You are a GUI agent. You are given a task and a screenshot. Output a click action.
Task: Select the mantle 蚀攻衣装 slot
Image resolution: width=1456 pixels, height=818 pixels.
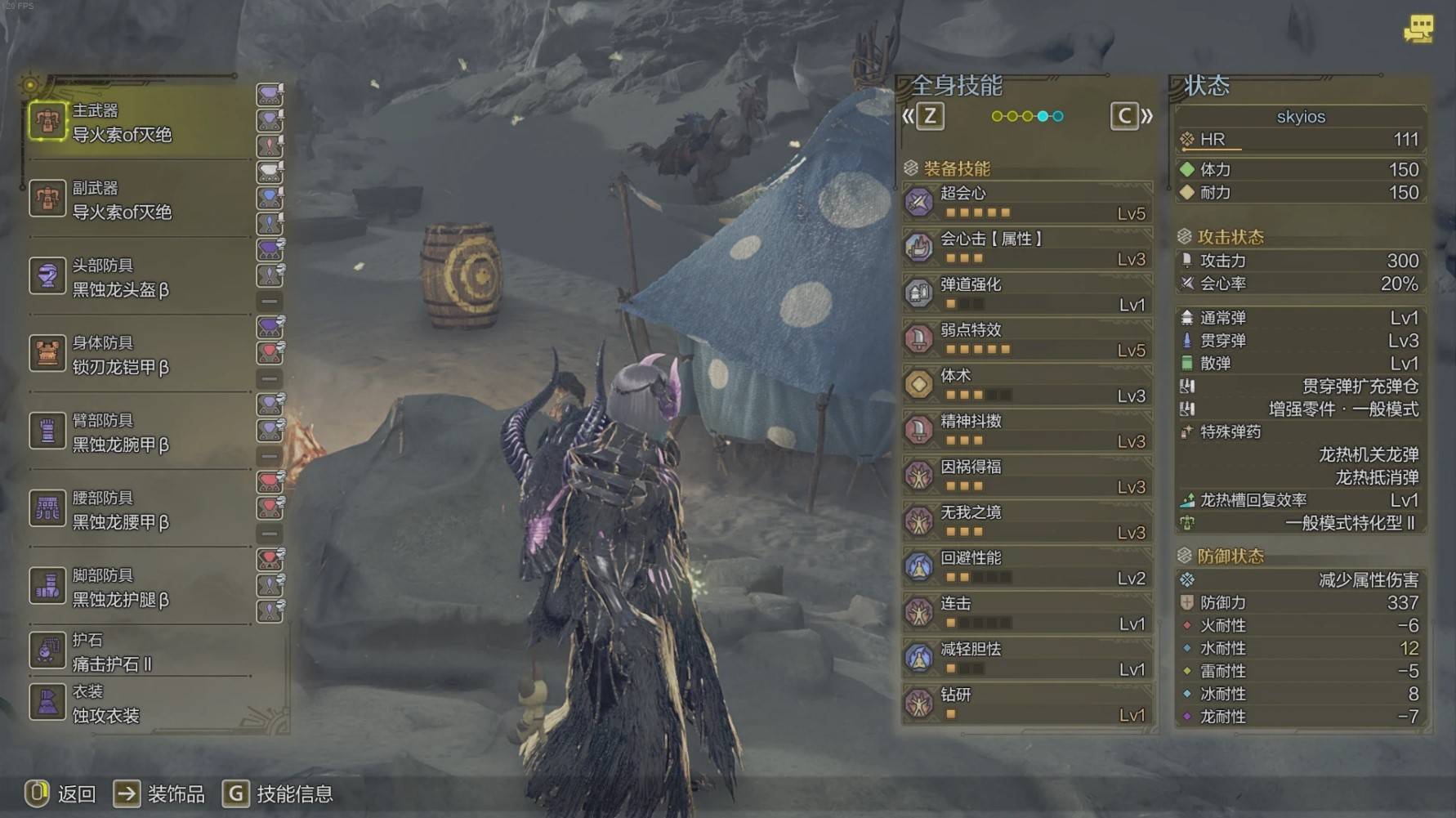(x=139, y=704)
